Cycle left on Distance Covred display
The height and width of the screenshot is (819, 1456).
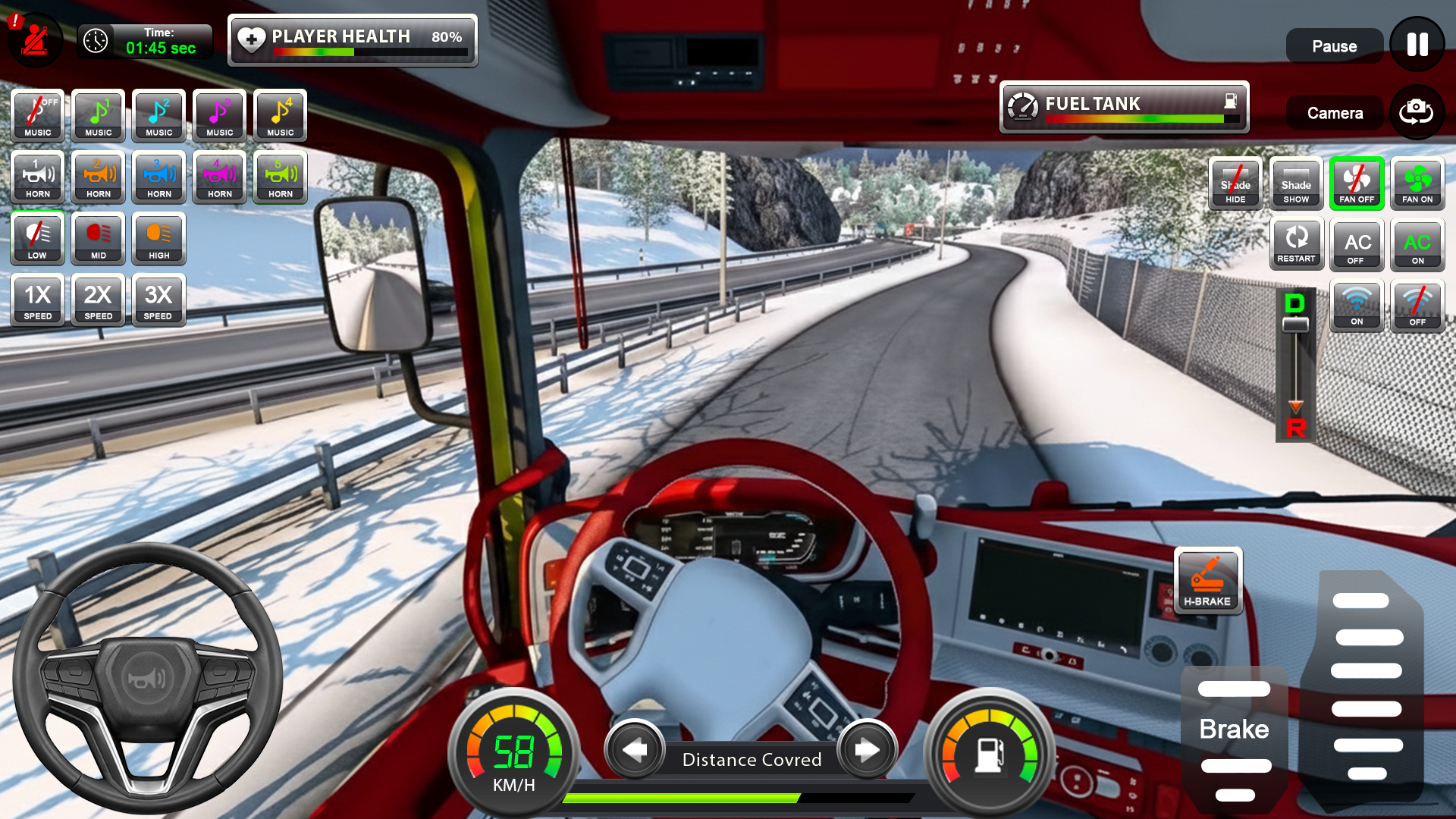[635, 751]
